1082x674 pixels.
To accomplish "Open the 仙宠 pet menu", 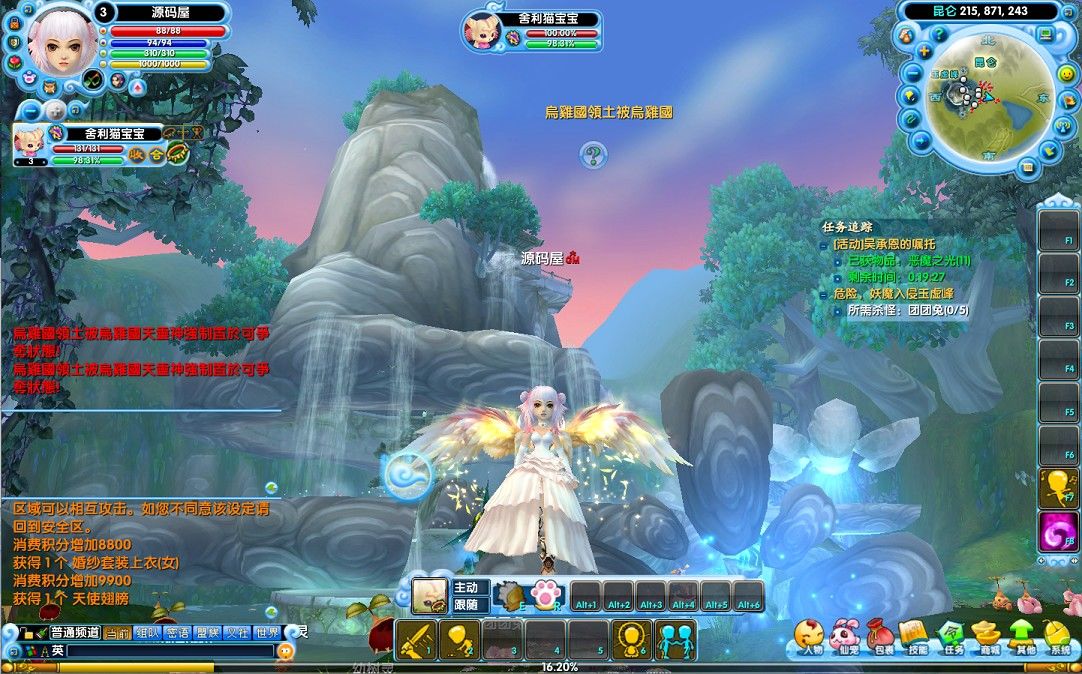I will tap(845, 634).
